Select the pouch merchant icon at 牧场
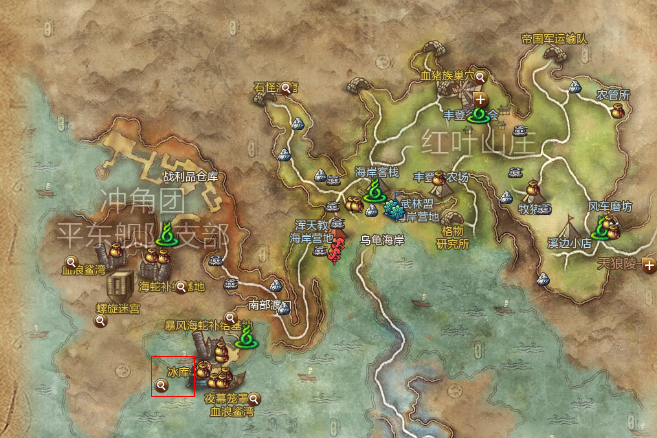The image size is (657, 438). [x=532, y=188]
